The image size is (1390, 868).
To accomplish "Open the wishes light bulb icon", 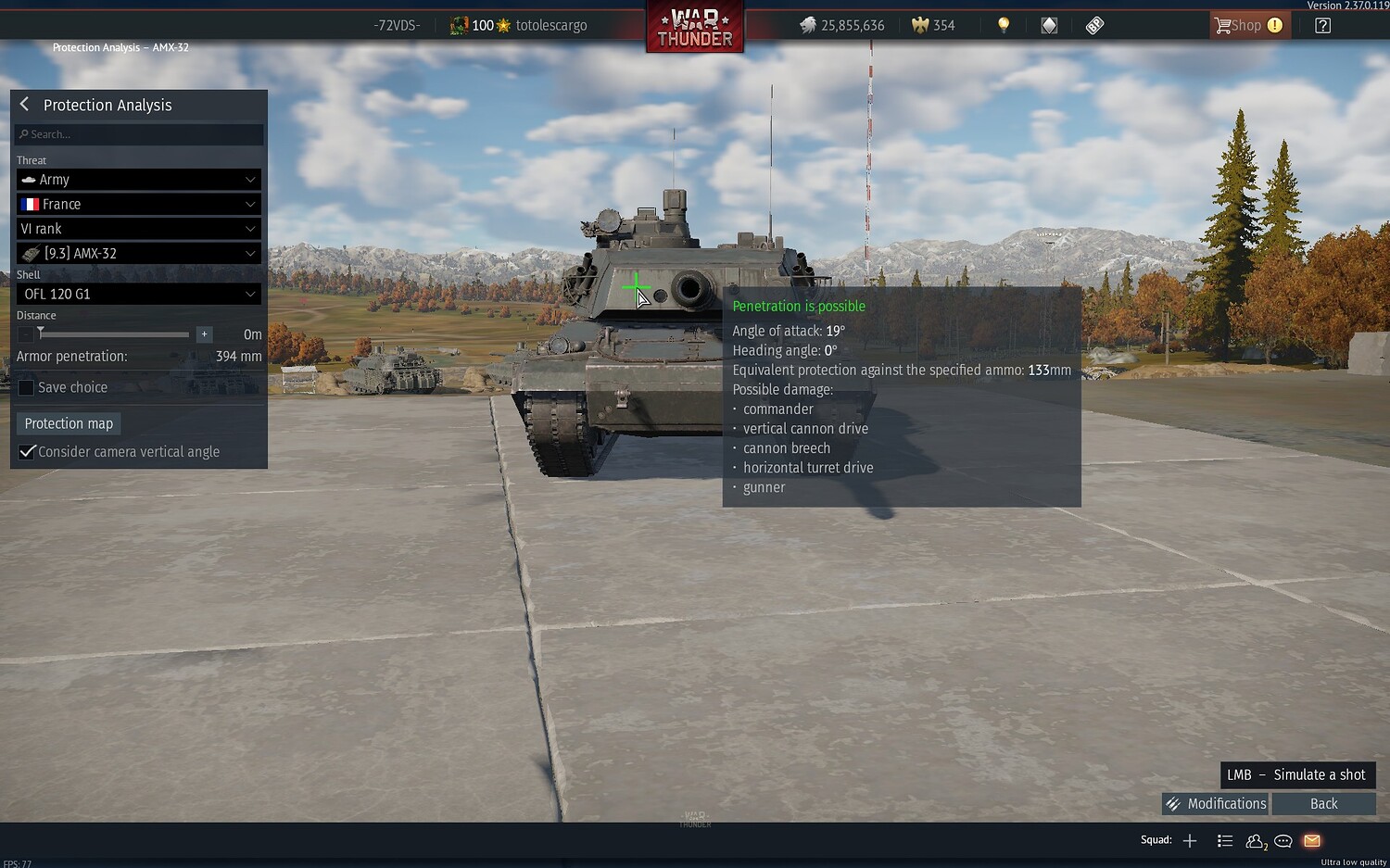I will (x=1004, y=25).
